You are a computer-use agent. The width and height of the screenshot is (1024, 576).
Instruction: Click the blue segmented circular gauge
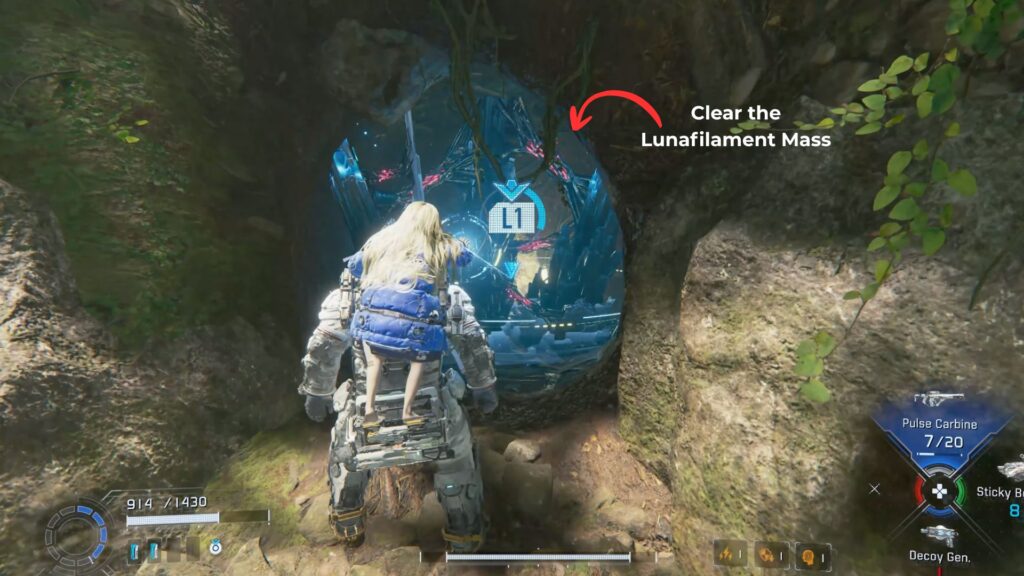[x=75, y=534]
